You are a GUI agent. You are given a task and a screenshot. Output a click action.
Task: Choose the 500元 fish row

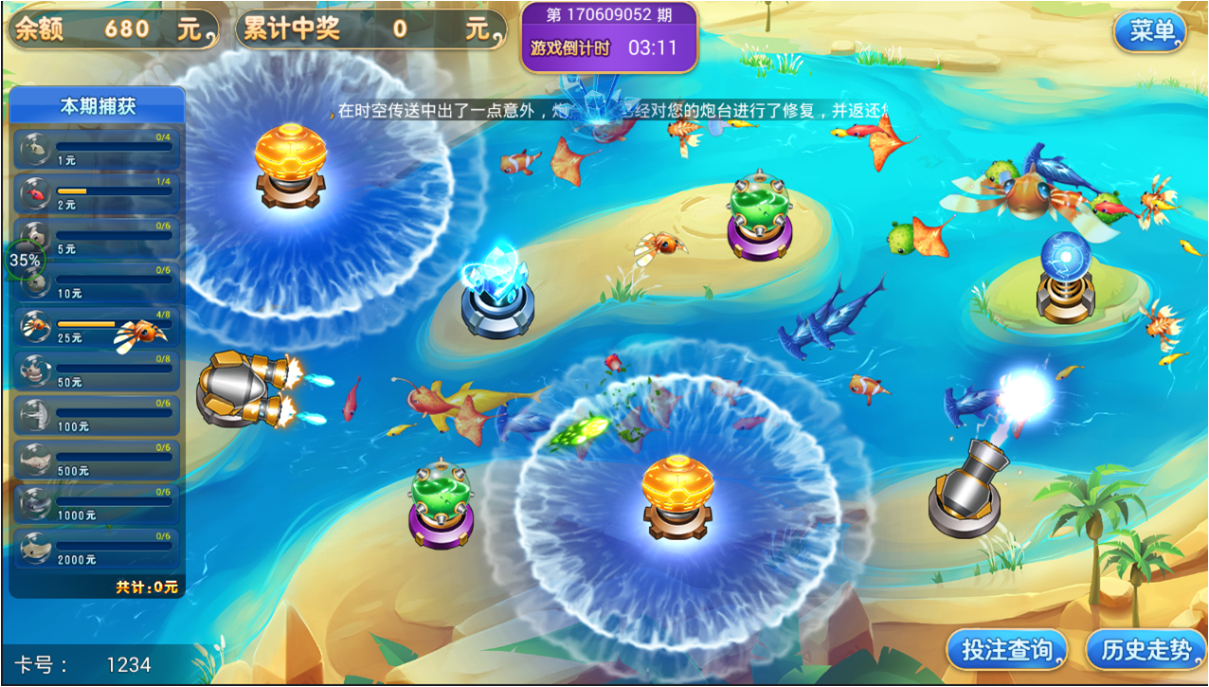pos(97,460)
